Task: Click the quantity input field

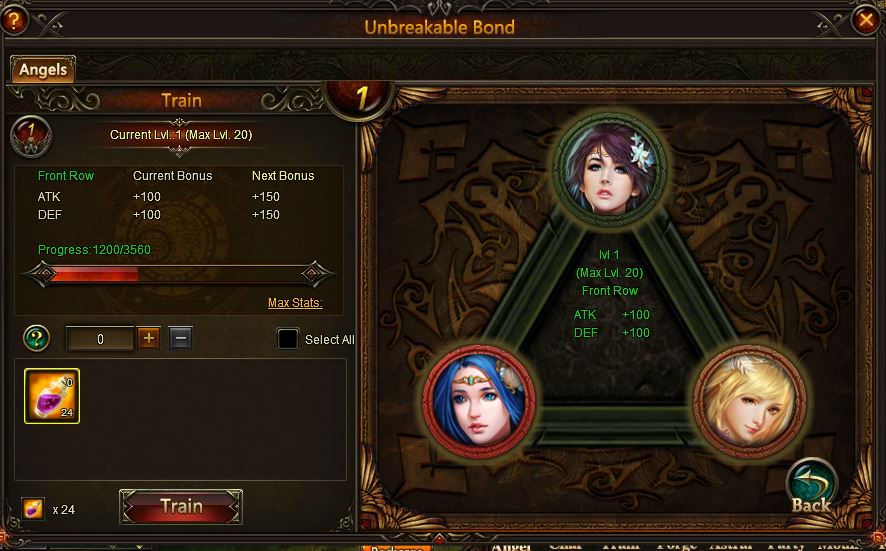Action: (x=100, y=339)
